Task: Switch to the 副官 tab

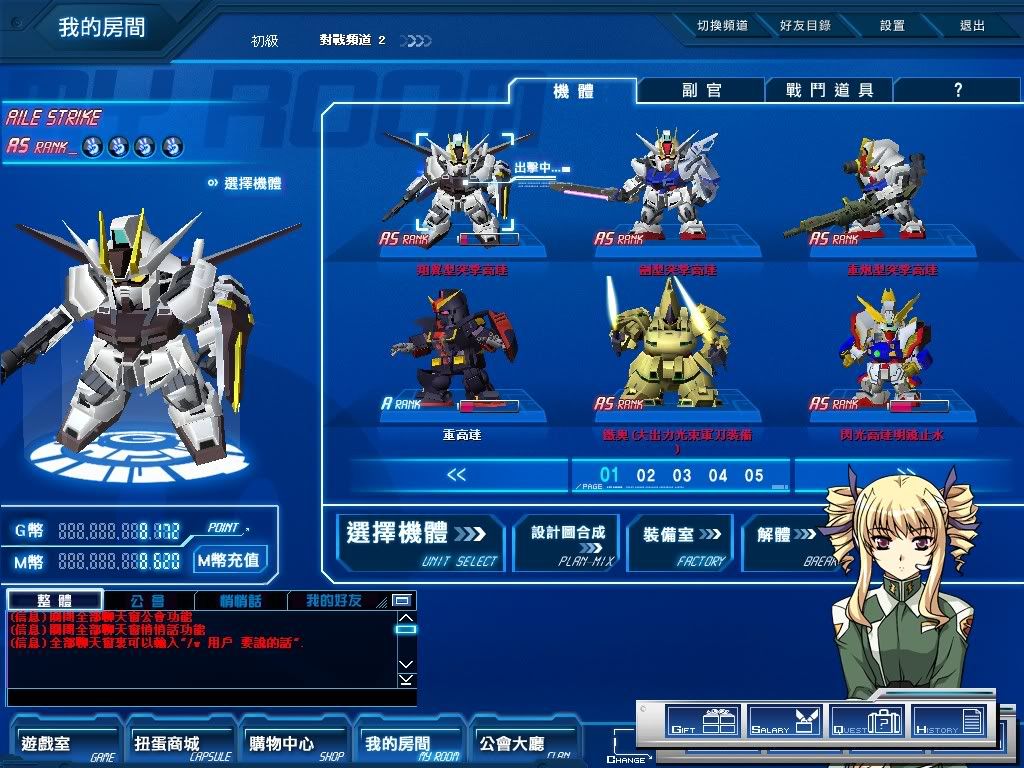Action: tap(701, 90)
